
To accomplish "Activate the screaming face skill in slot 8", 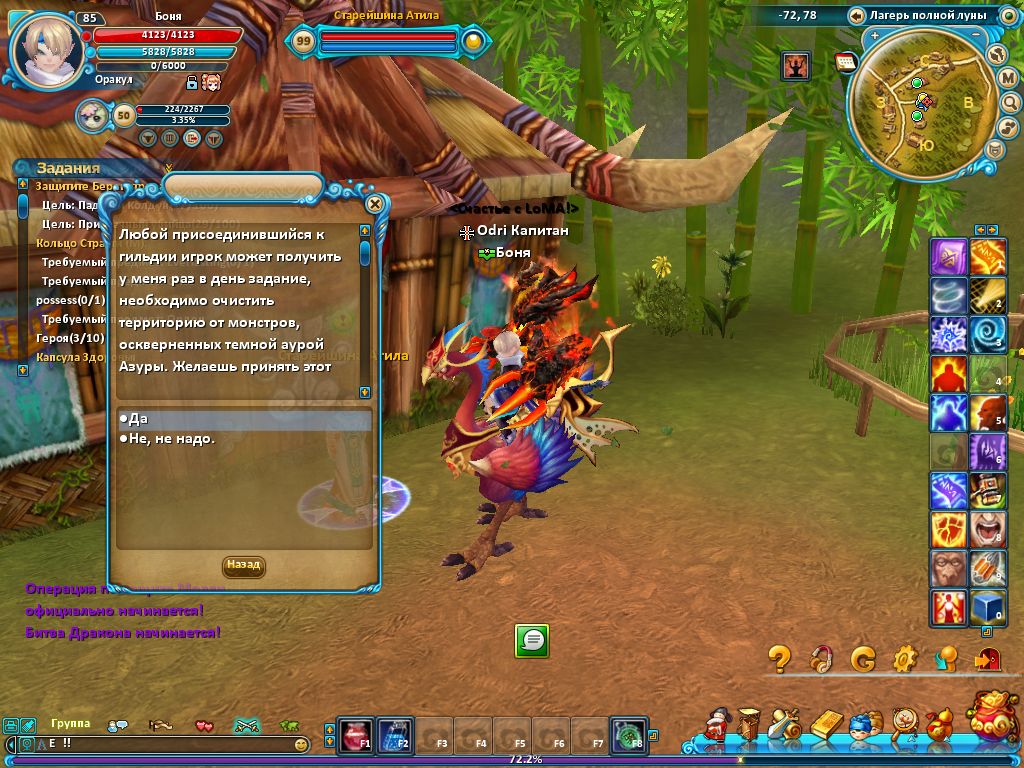I will (x=989, y=529).
